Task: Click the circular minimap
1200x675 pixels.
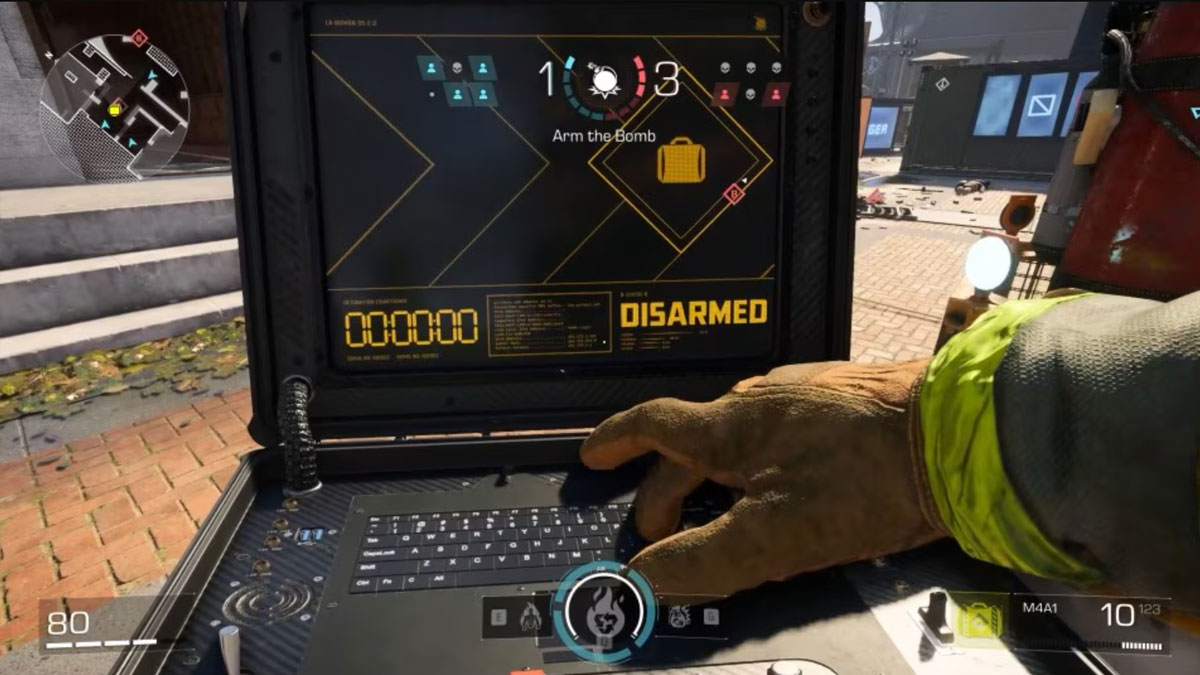Action: pos(113,106)
